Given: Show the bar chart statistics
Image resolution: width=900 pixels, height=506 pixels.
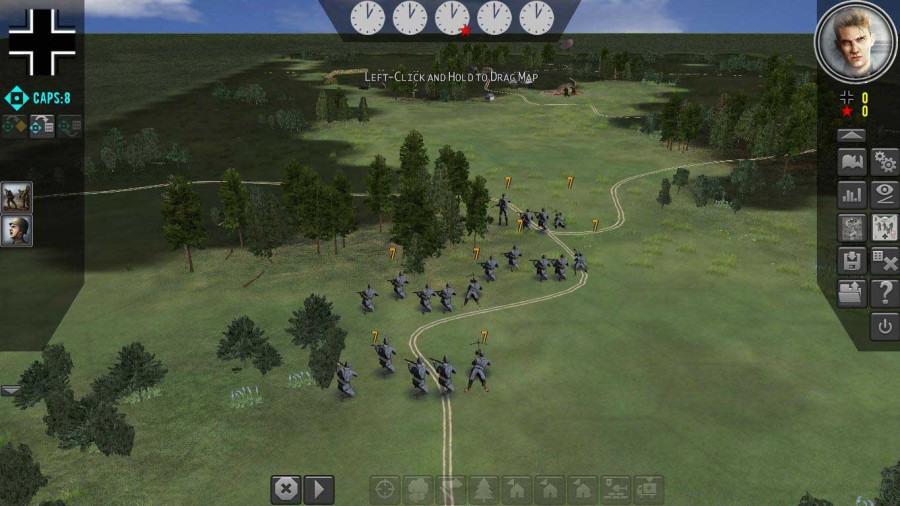Looking at the screenshot, I should pyautogui.click(x=851, y=194).
